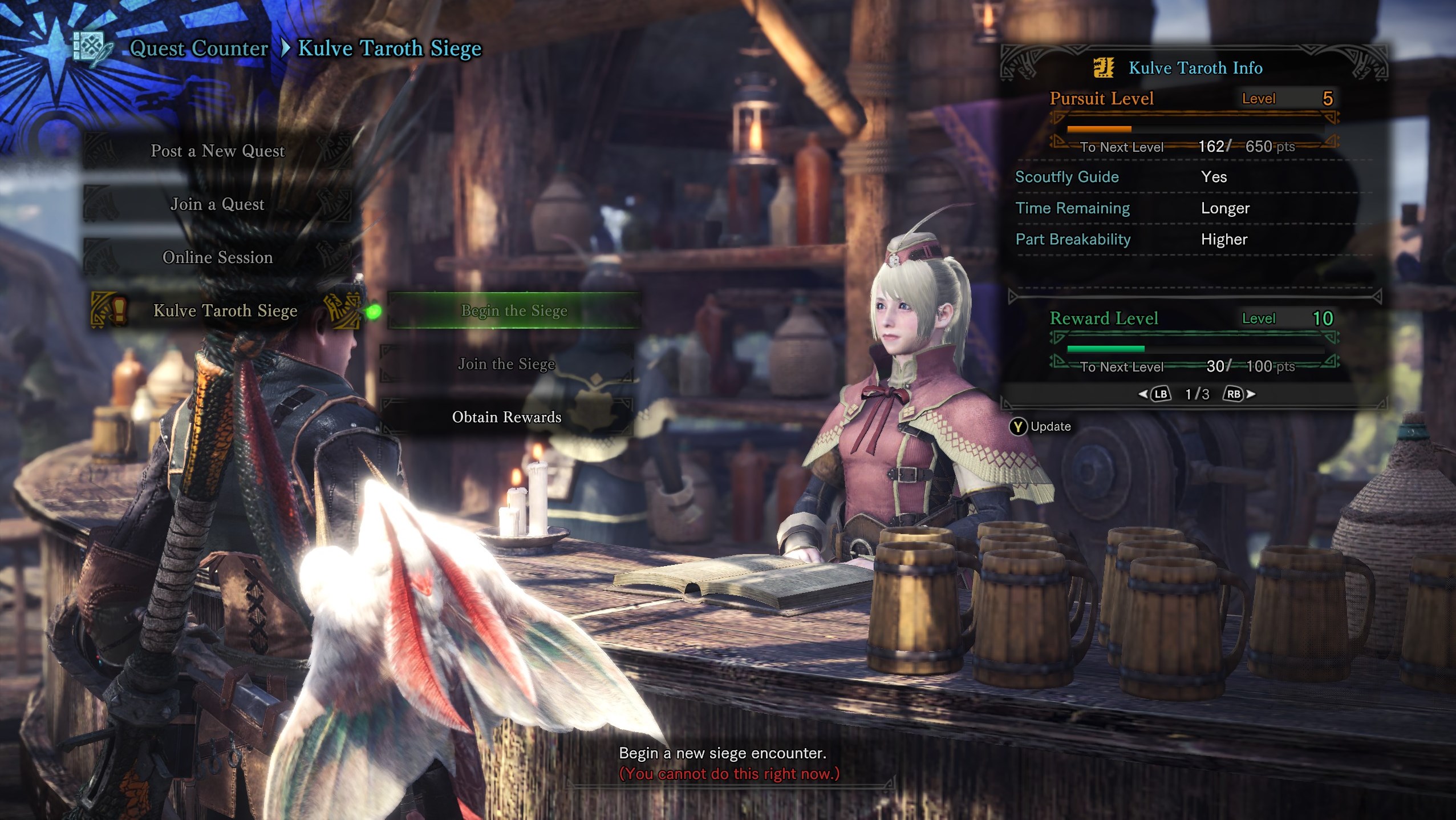Image resolution: width=1456 pixels, height=820 pixels.
Task: Choose Begin the Siege
Action: [x=513, y=310]
